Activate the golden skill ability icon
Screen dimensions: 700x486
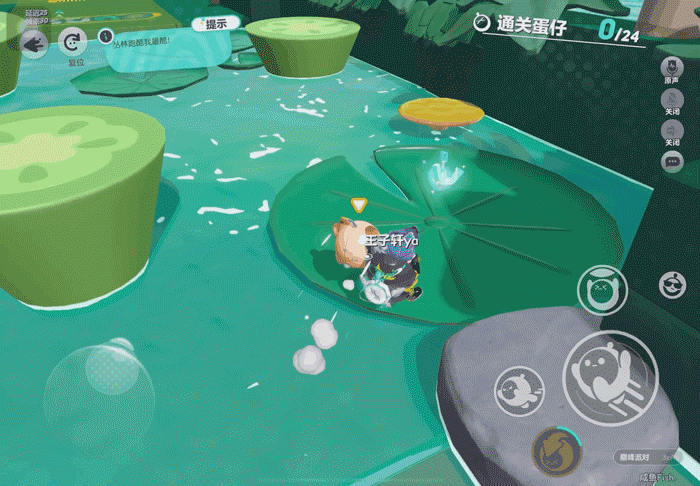point(553,450)
